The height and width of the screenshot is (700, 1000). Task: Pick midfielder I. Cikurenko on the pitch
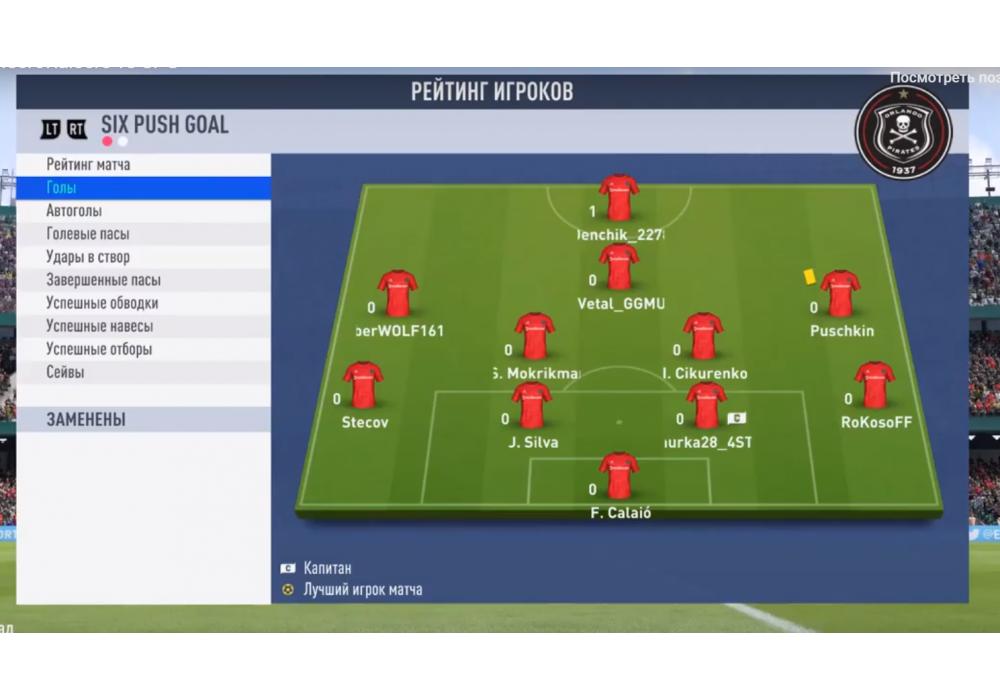[703, 337]
